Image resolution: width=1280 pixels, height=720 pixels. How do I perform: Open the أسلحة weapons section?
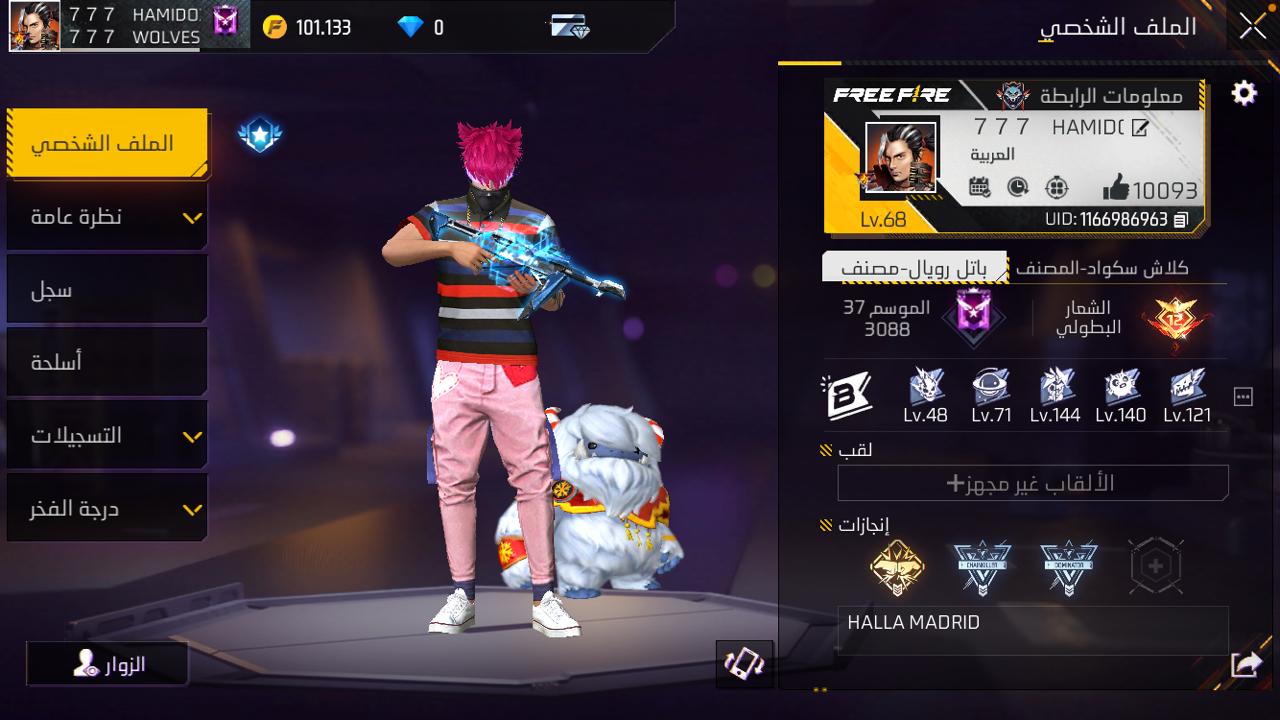tap(107, 362)
